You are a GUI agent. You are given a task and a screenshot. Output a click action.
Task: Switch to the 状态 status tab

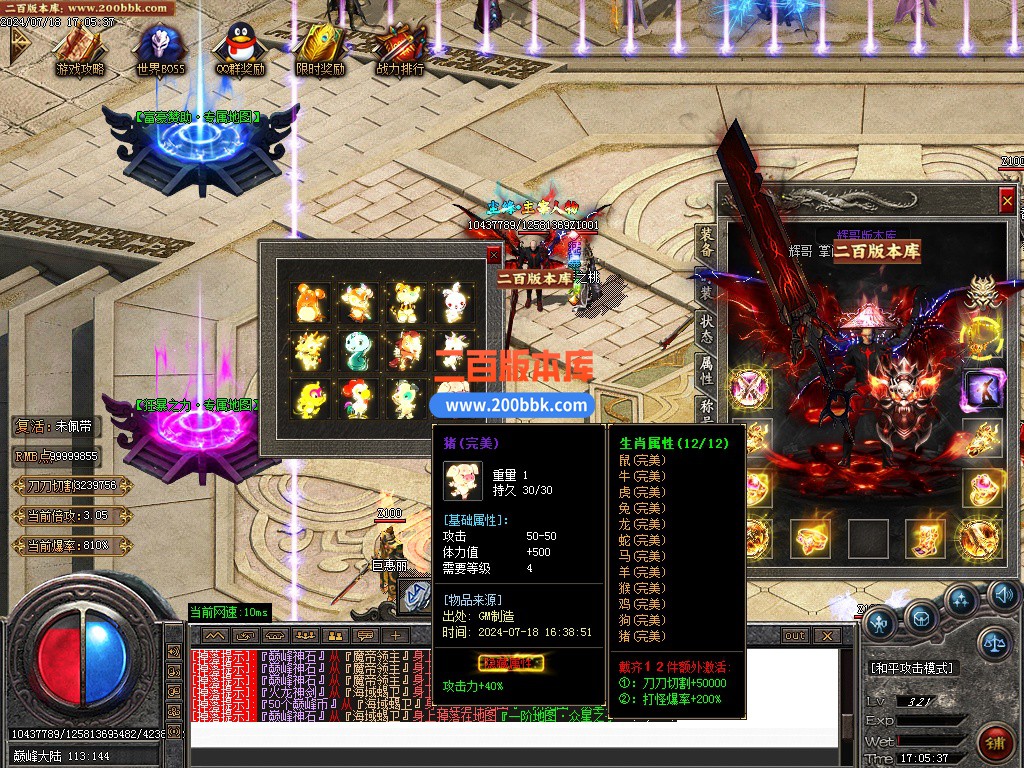(x=706, y=330)
